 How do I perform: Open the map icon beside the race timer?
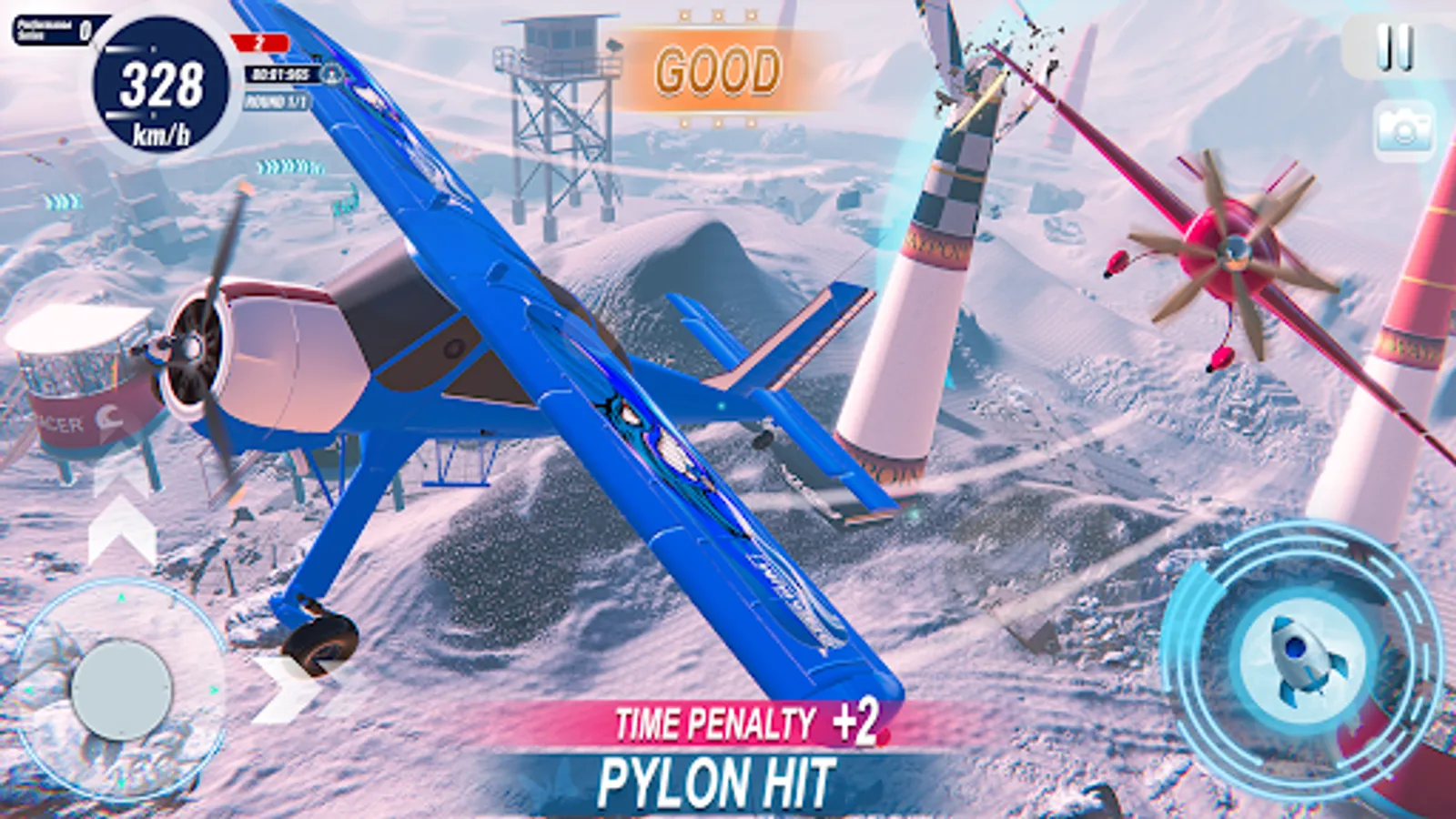point(330,76)
